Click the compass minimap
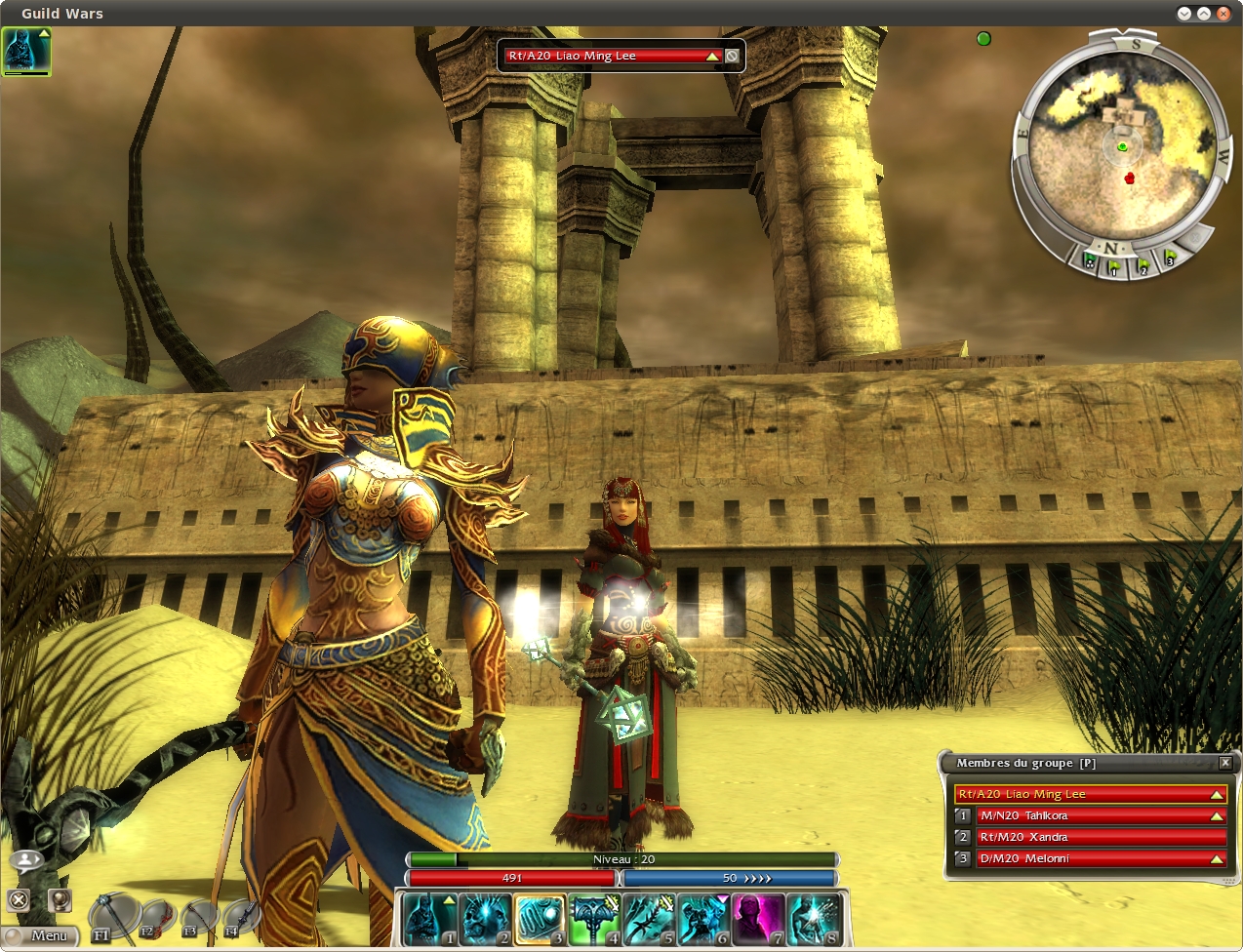The width and height of the screenshot is (1243, 952). [1121, 144]
